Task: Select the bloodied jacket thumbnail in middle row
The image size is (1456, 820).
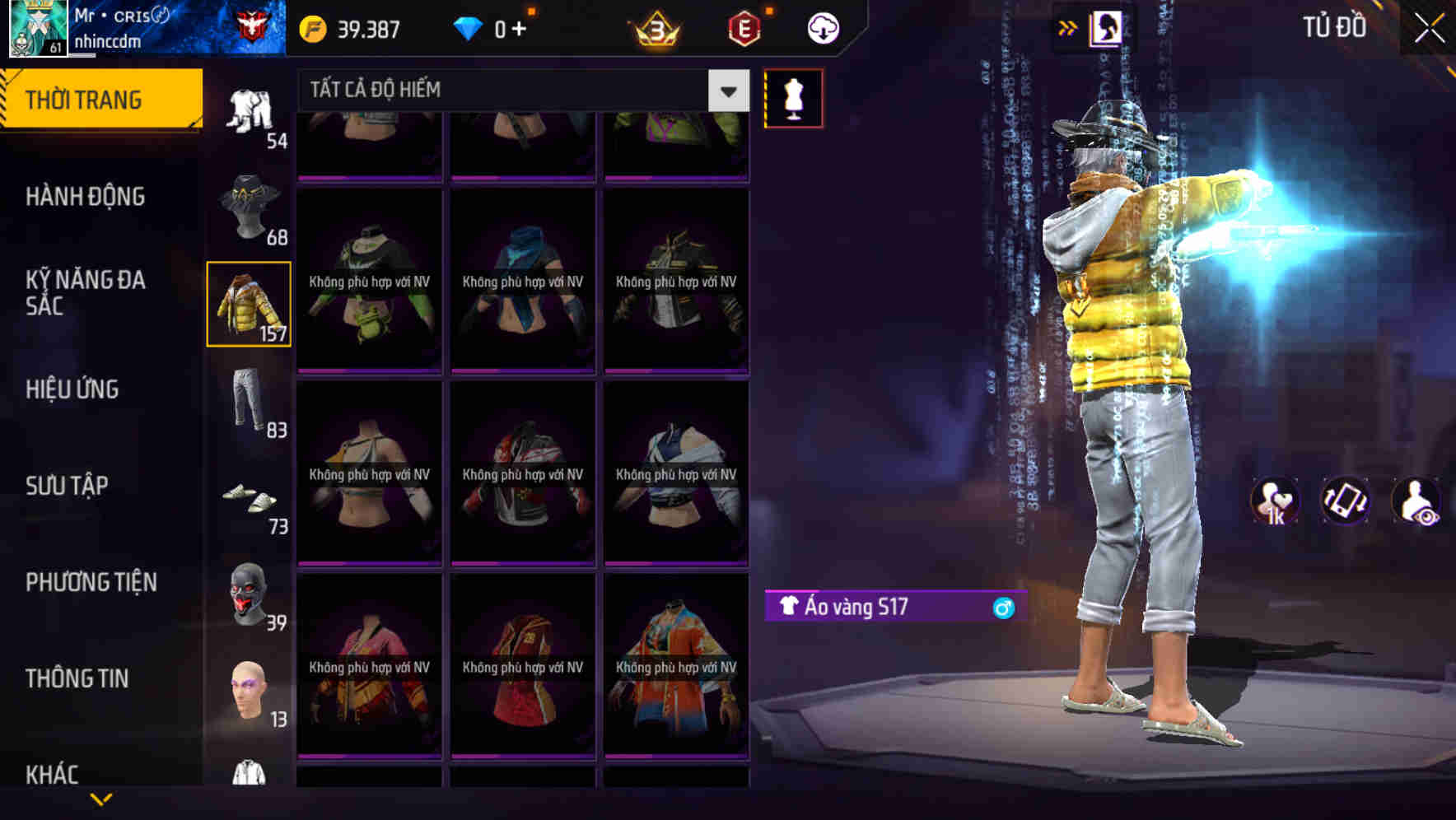Action: 523,473
